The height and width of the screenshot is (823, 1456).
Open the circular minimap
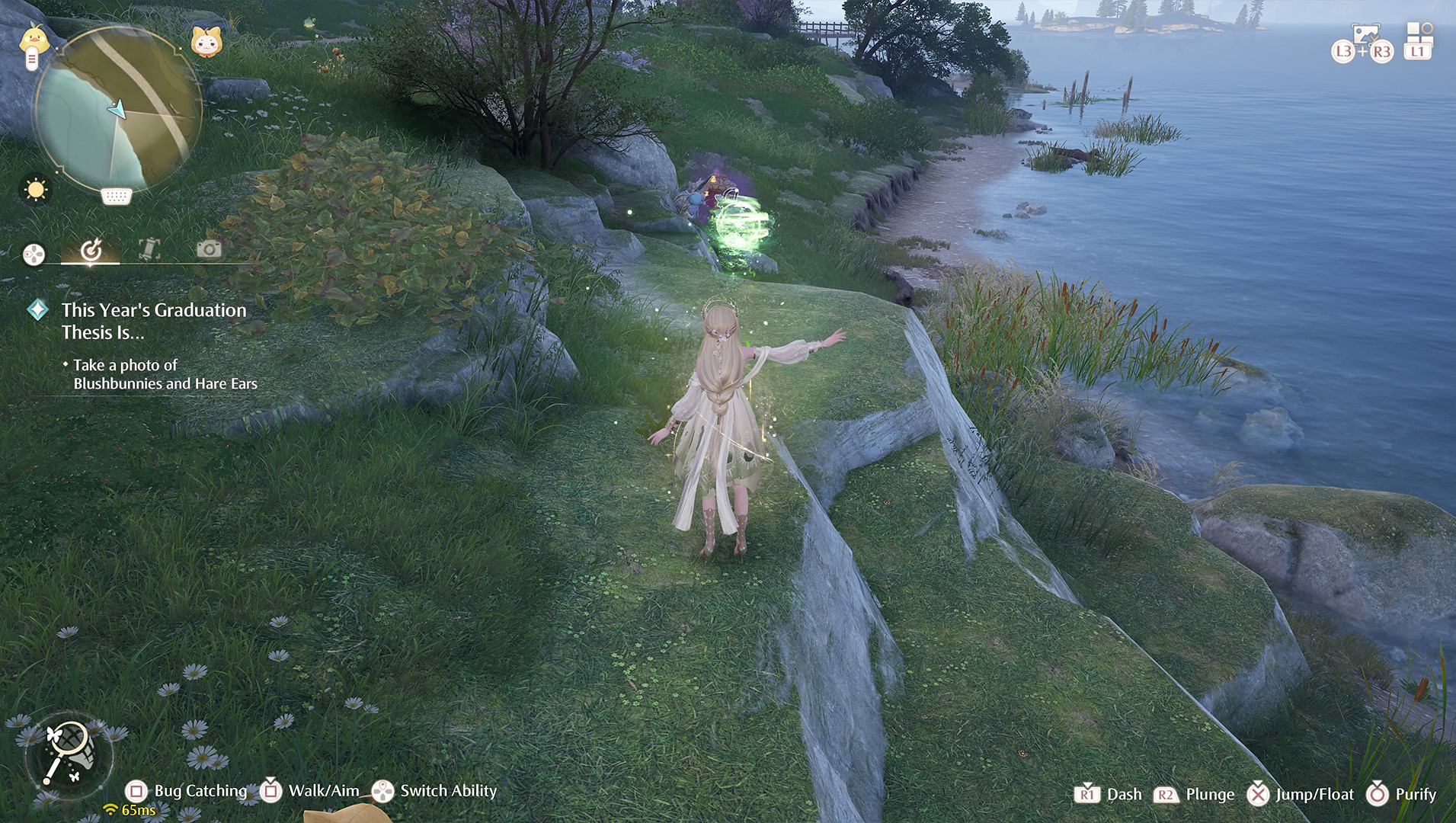[118, 109]
